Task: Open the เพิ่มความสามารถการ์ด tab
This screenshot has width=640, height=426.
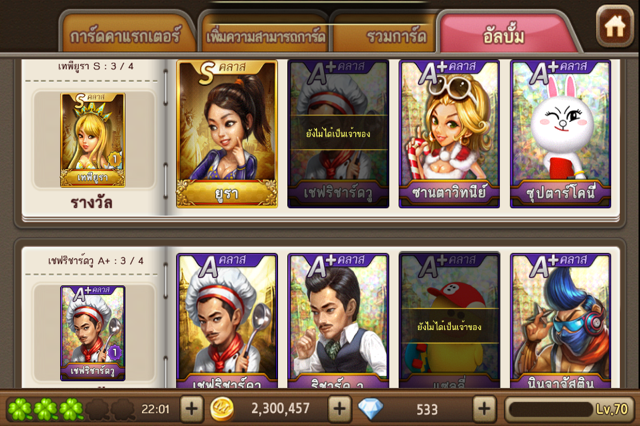Action: coord(265,36)
